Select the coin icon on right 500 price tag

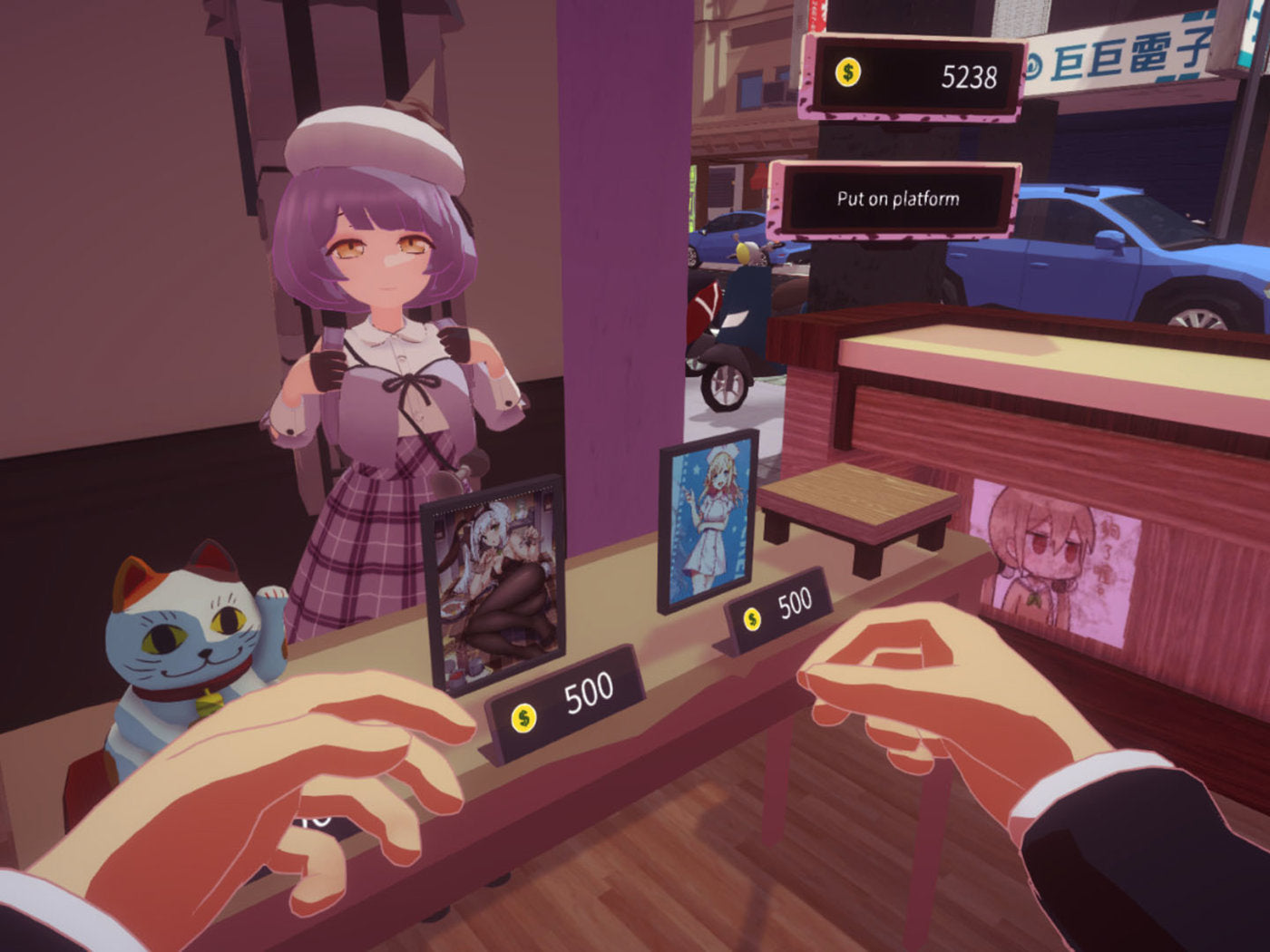pyautogui.click(x=751, y=618)
